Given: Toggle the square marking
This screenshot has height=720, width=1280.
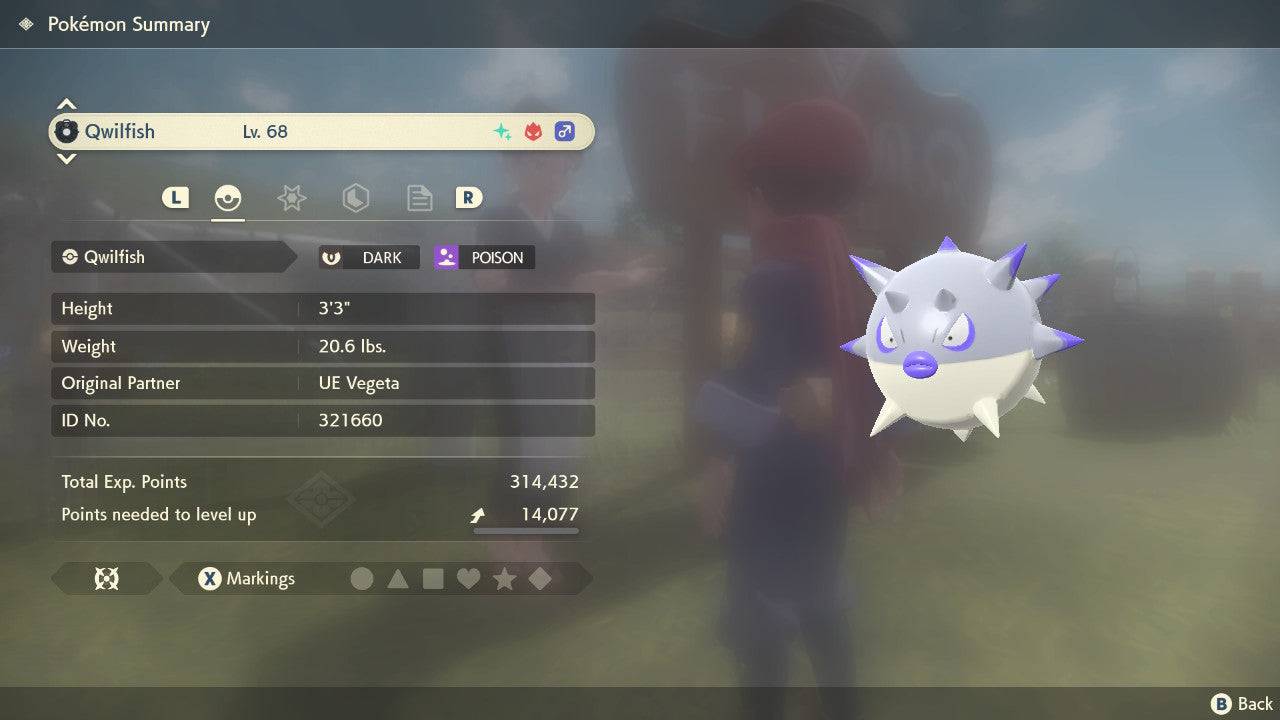Looking at the screenshot, I should click(433, 579).
